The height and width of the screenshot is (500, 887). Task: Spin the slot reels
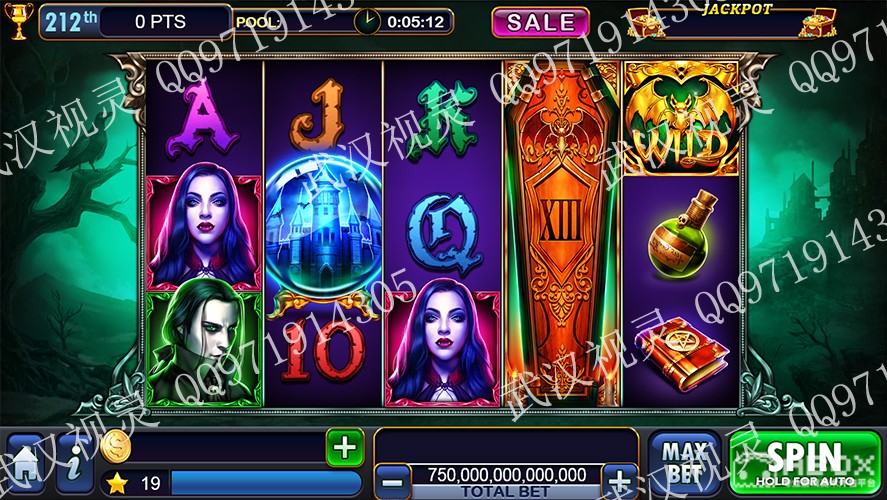tap(805, 463)
